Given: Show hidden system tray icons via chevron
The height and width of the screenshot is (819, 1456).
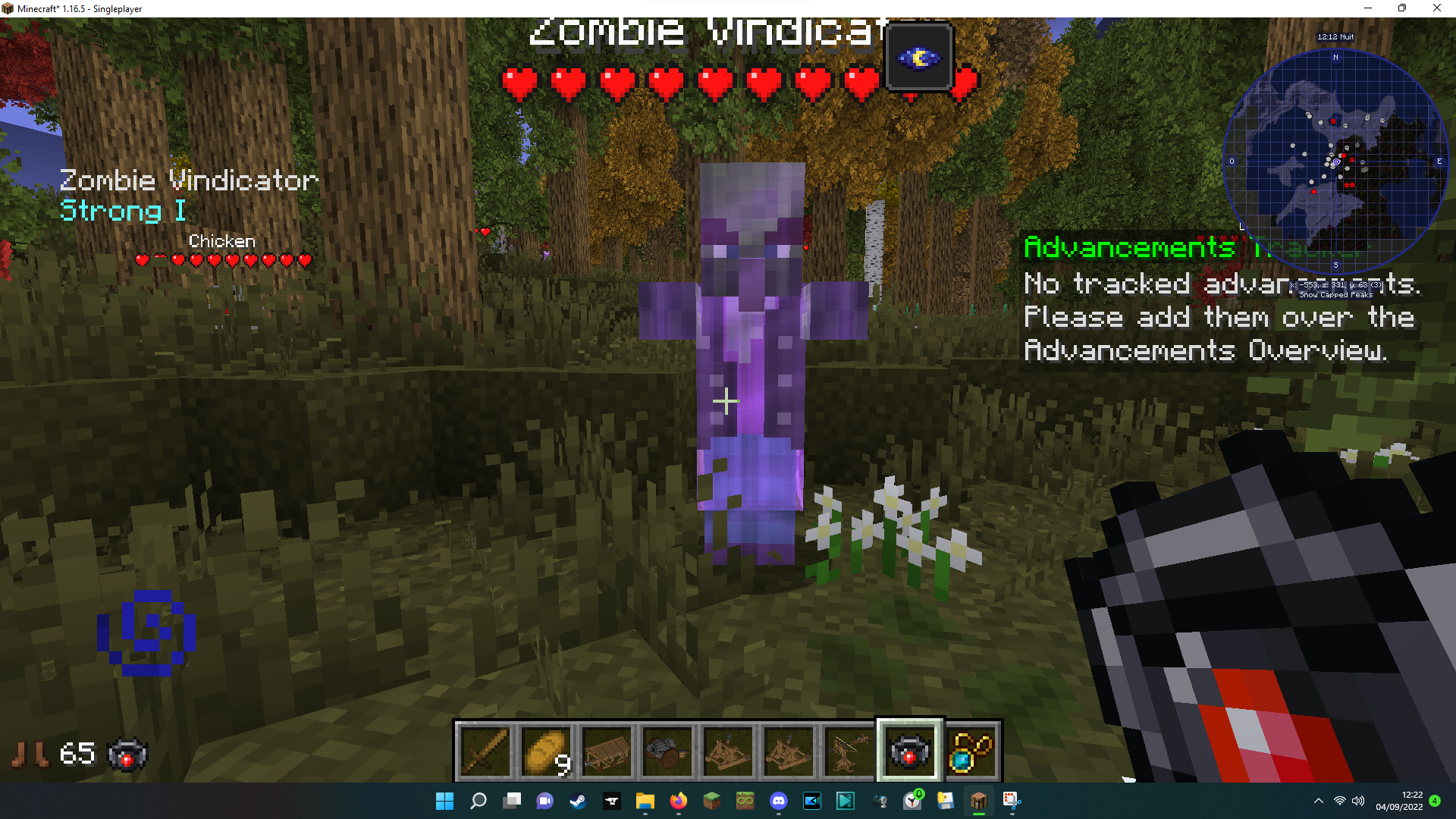Looking at the screenshot, I should click(1318, 800).
